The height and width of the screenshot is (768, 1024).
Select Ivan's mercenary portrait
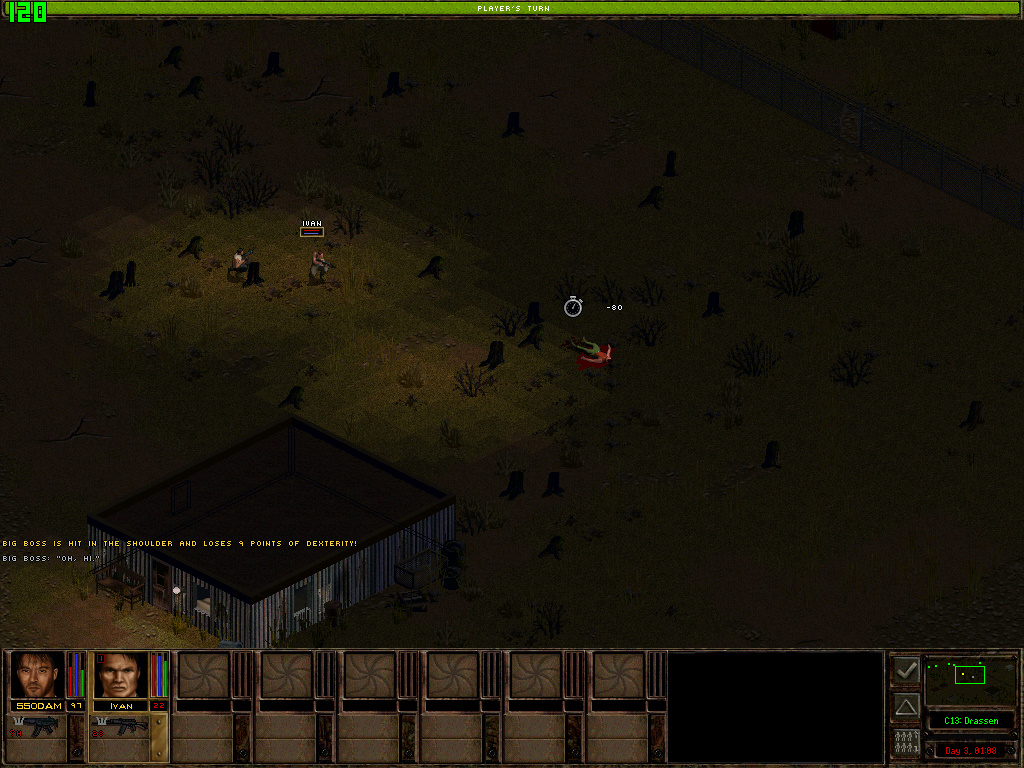[x=120, y=675]
